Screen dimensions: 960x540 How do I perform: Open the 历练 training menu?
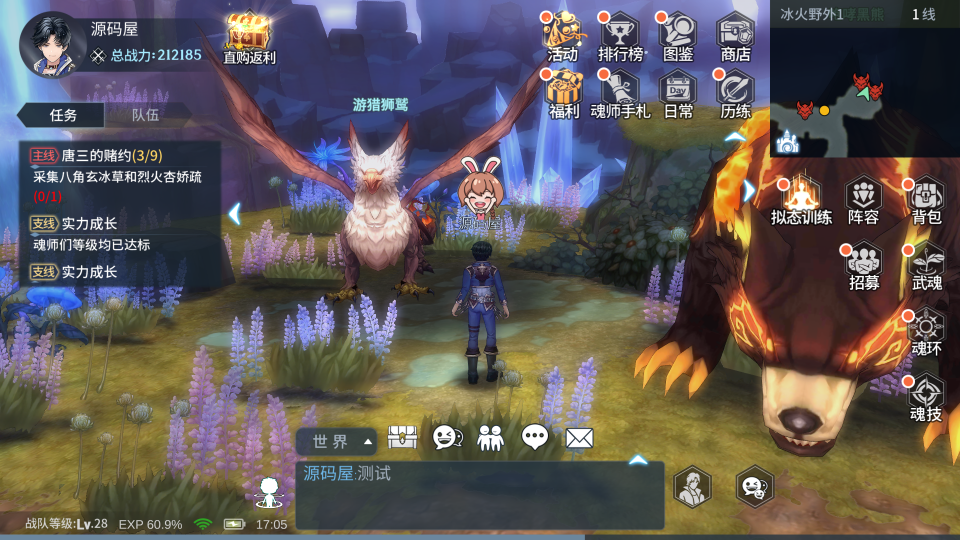735,93
